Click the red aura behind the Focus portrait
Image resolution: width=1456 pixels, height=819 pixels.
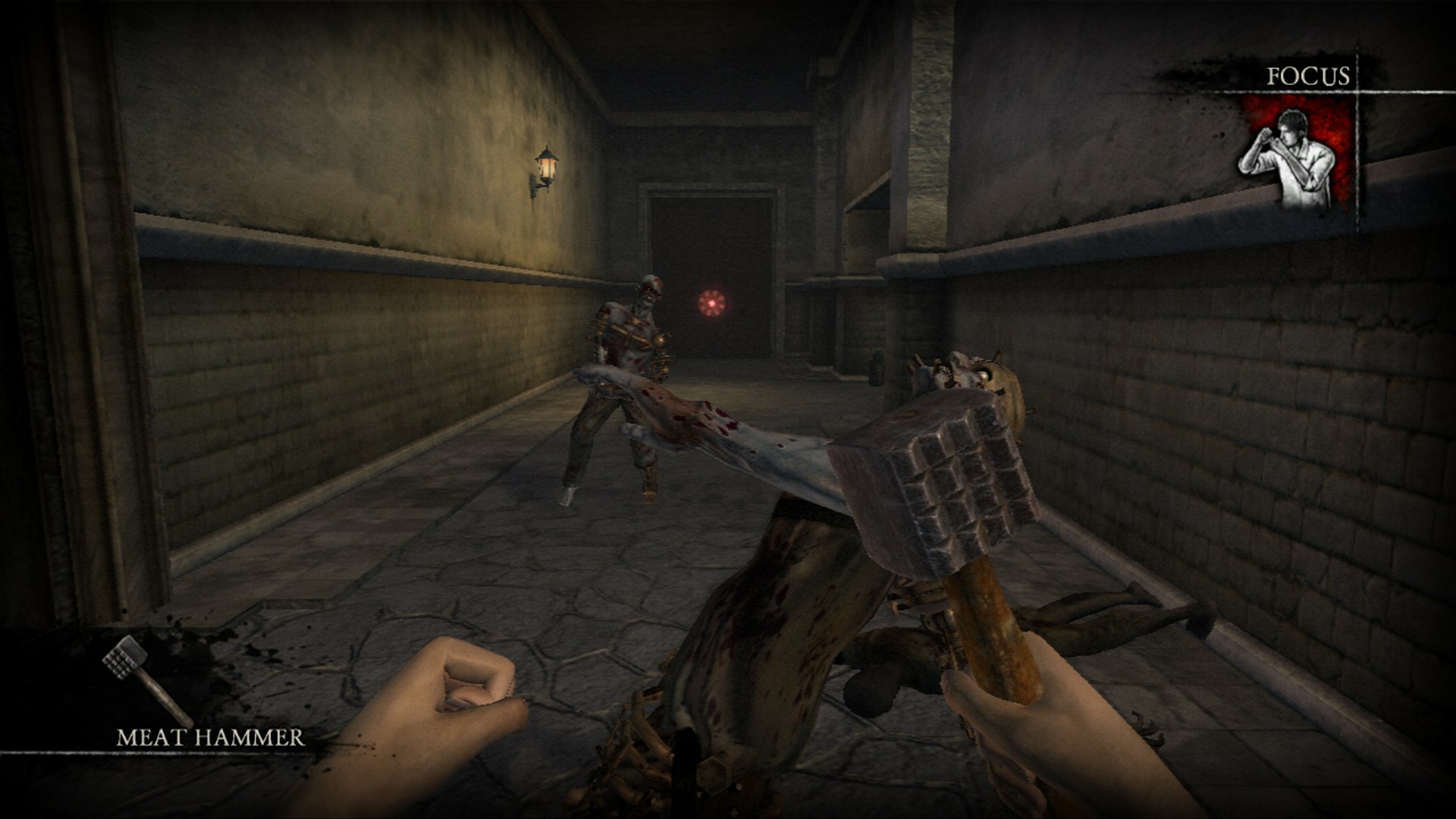click(1331, 144)
